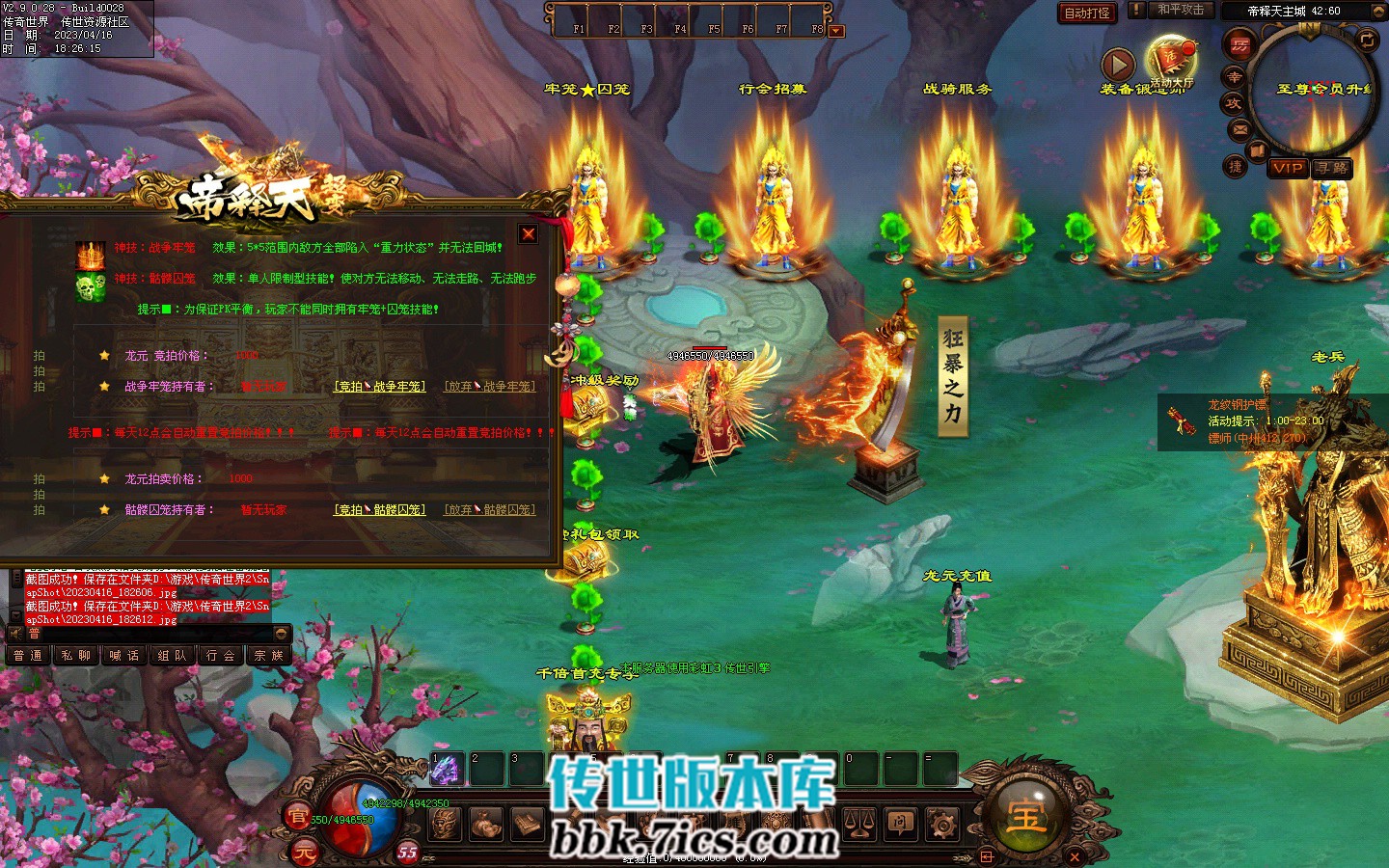This screenshot has height=868, width=1389.
Task: Close the 帝释天 auction dialog
Action: [529, 234]
